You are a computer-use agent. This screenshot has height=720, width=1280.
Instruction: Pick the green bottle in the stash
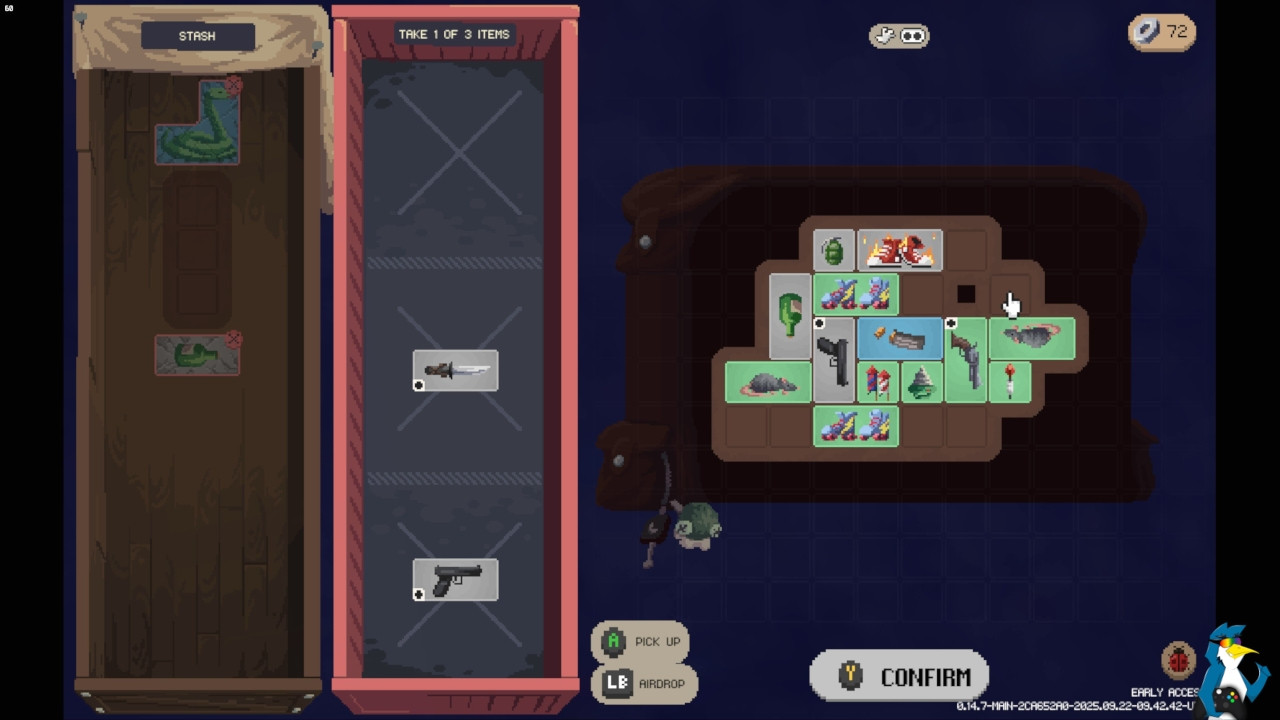[x=197, y=356]
